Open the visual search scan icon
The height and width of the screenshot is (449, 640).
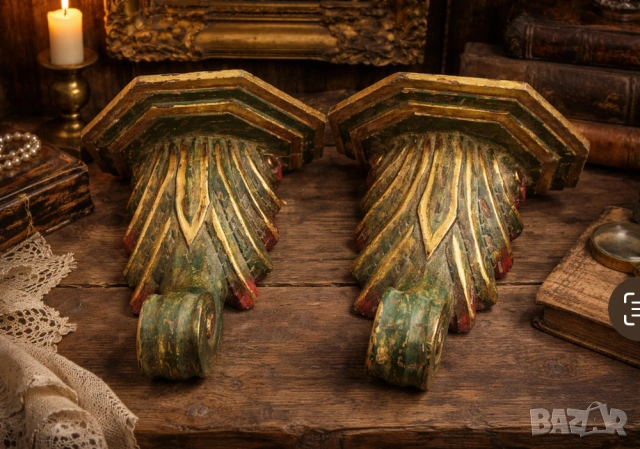coord(629,309)
